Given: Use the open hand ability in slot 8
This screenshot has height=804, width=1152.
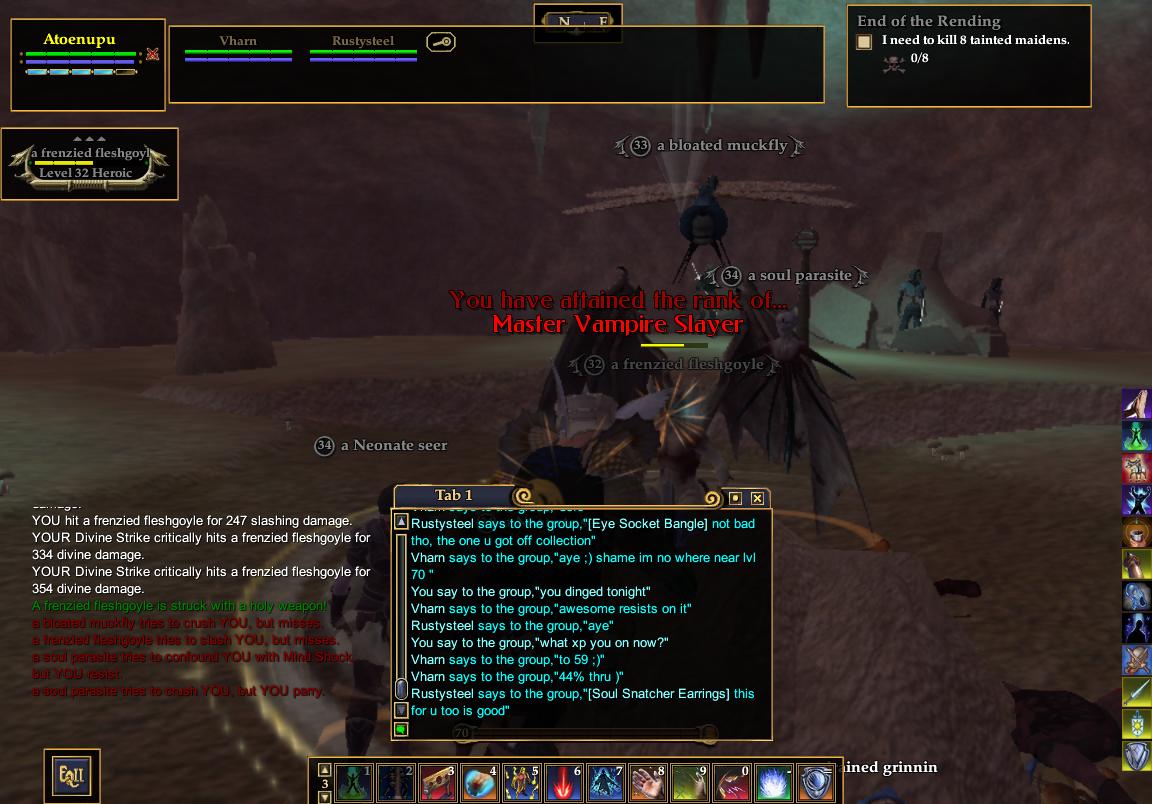Looking at the screenshot, I should click(x=647, y=783).
